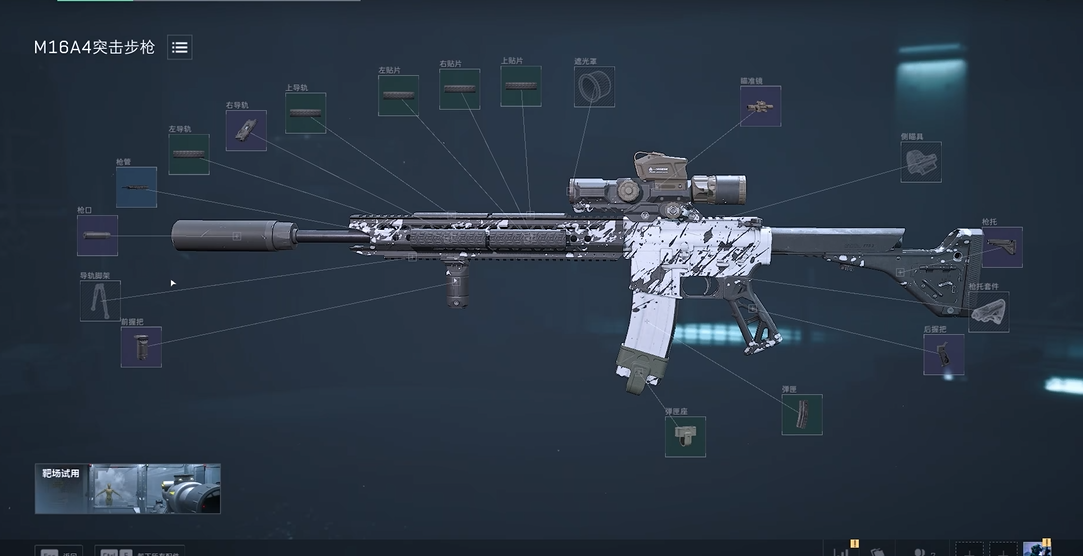
Task: Select the 后握把 rear grip slot
Action: 944,354
